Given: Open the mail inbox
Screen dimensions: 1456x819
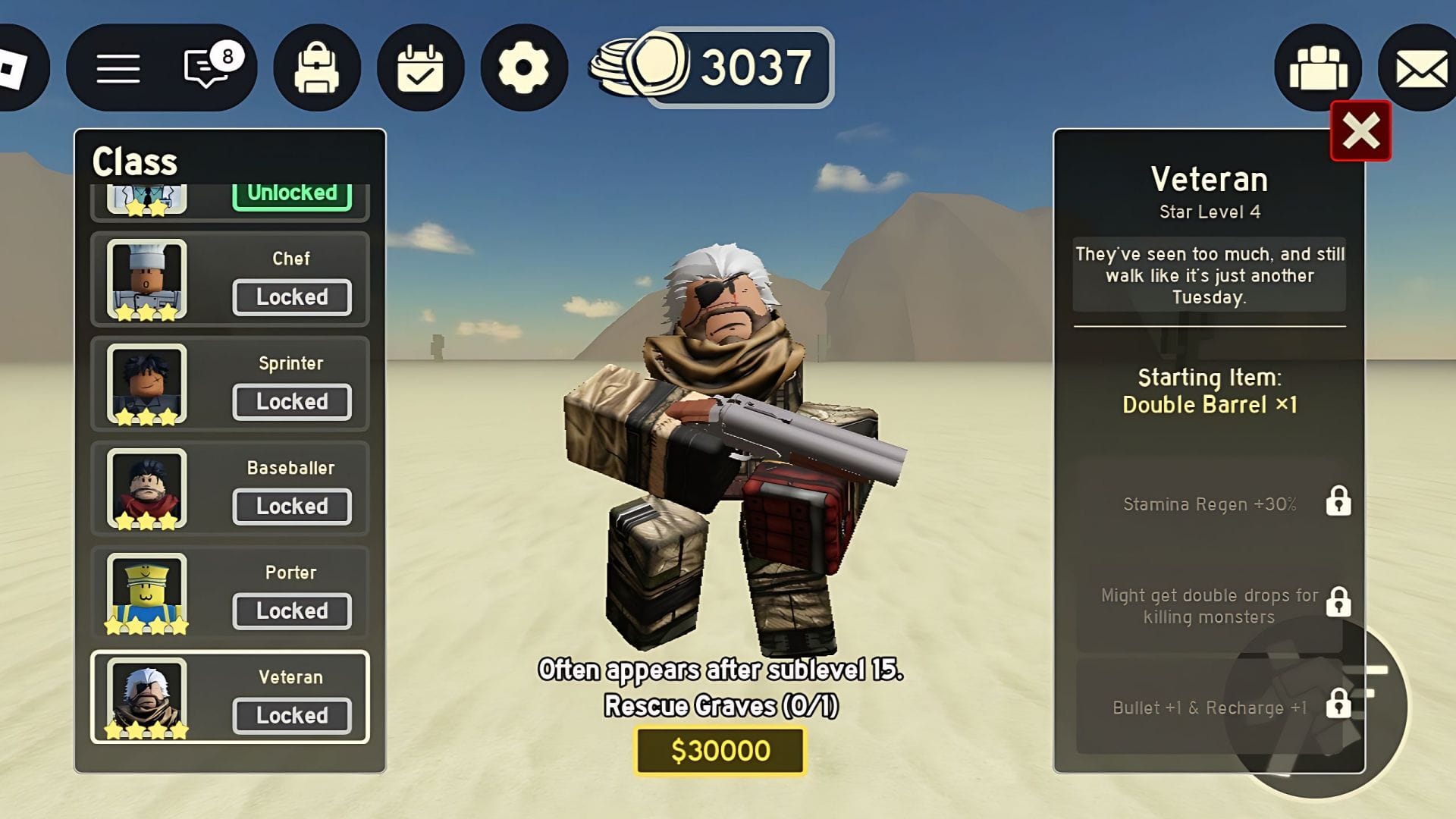Looking at the screenshot, I should pos(1420,67).
